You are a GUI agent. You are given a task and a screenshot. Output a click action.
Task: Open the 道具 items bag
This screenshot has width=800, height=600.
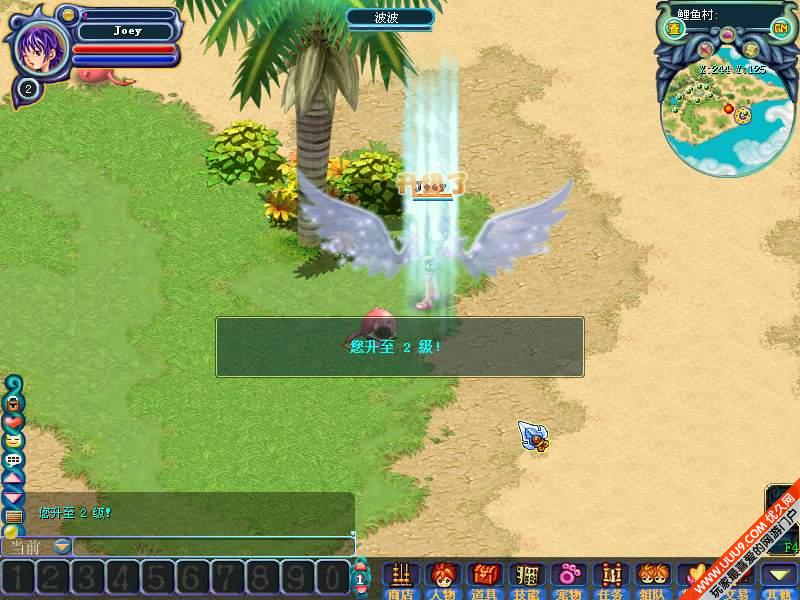[x=485, y=577]
